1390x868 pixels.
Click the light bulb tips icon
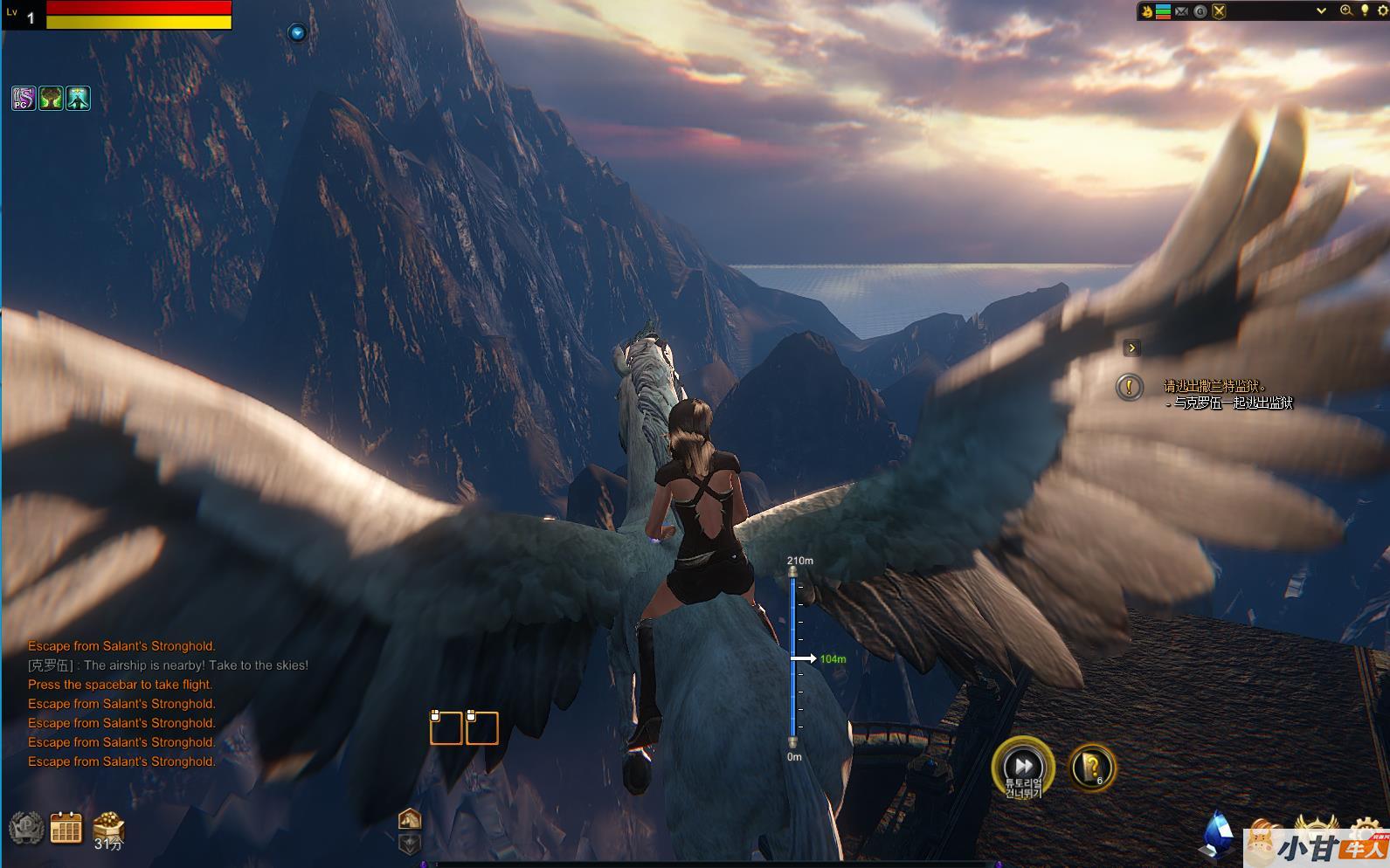(x=1365, y=10)
